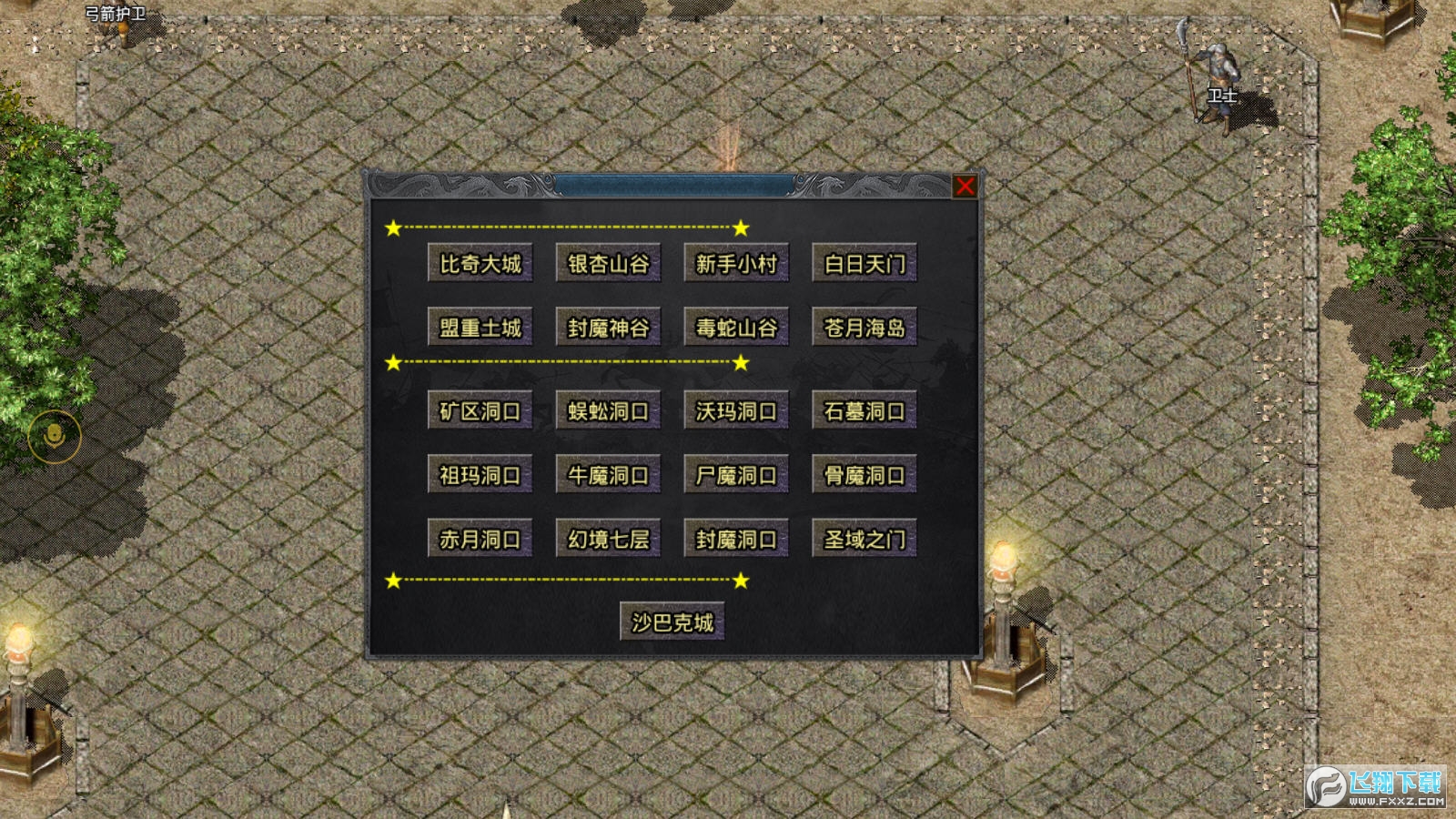Close the teleport window with red X
Screen dimensions: 1456x819
tap(965, 187)
